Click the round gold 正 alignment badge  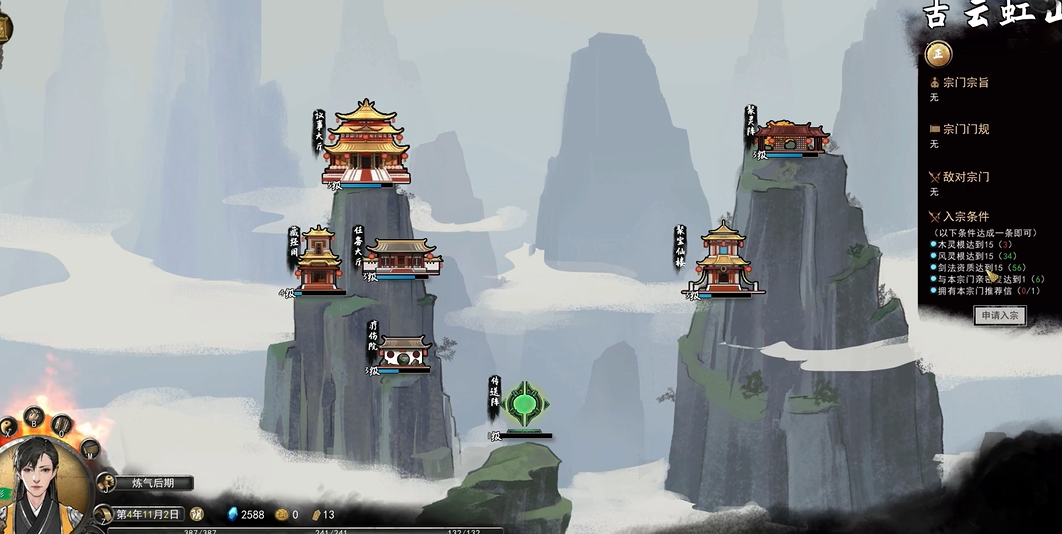pyautogui.click(x=938, y=54)
